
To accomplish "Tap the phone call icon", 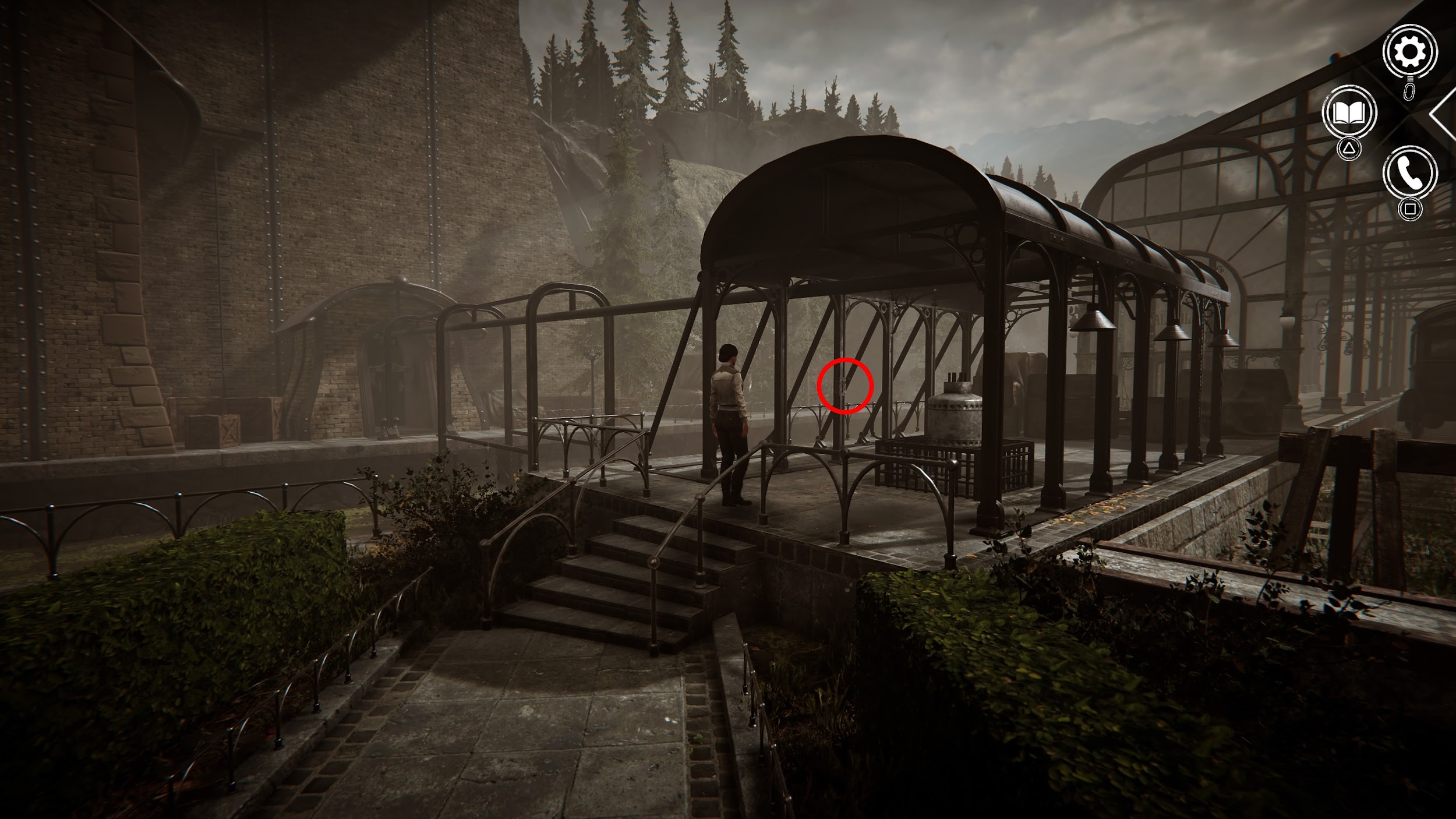I will (1410, 173).
